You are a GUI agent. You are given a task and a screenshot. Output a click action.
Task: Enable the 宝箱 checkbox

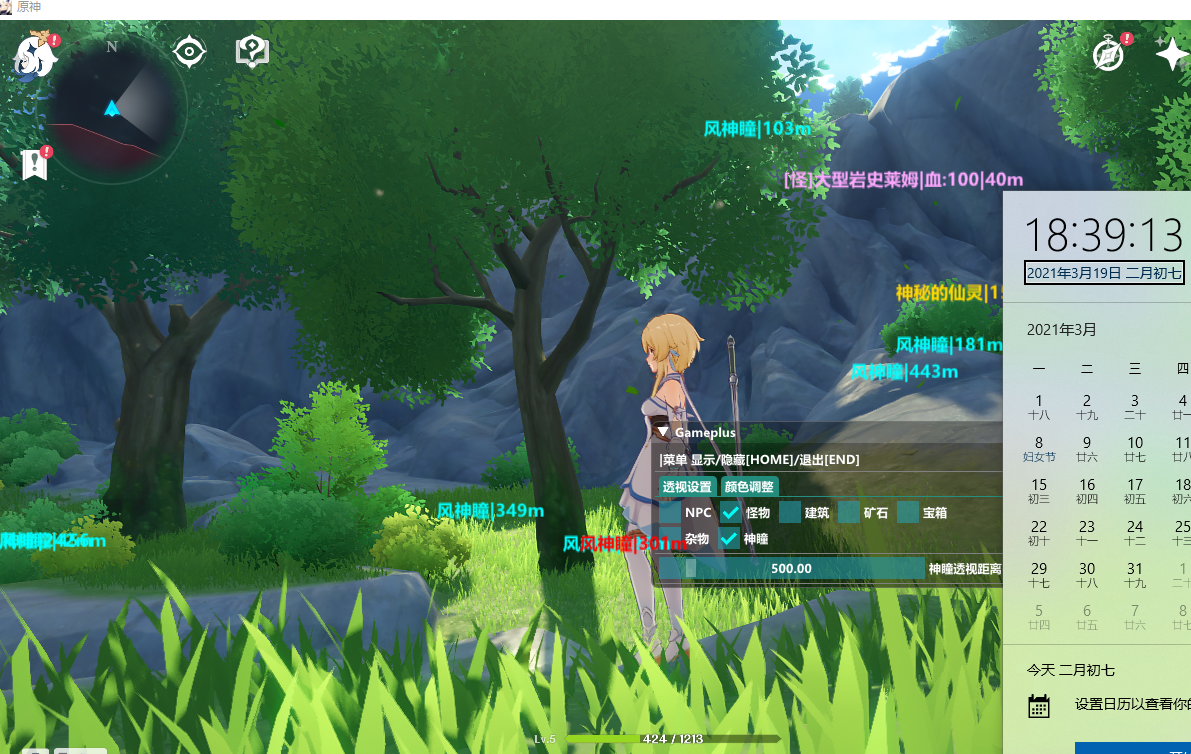point(908,513)
